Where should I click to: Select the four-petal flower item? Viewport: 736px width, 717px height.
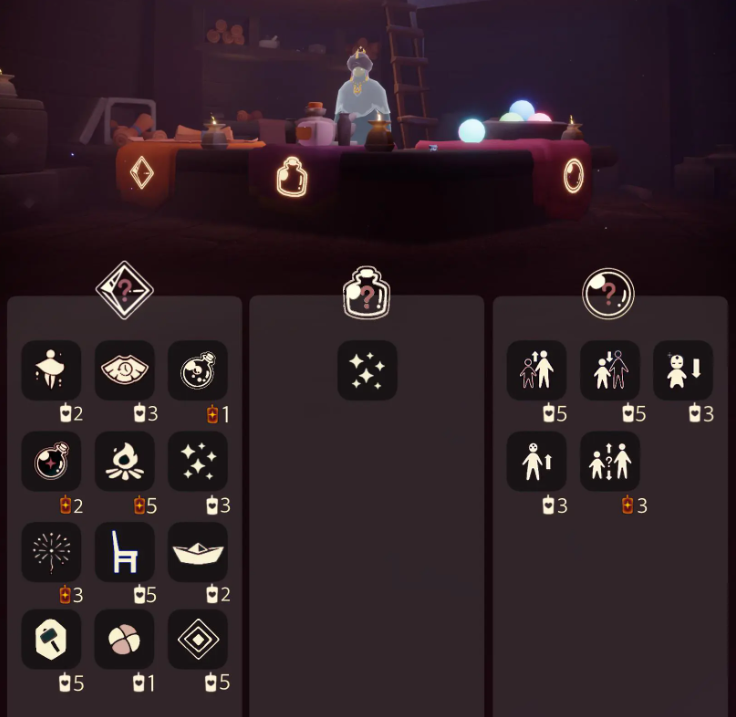pyautogui.click(x=125, y=639)
